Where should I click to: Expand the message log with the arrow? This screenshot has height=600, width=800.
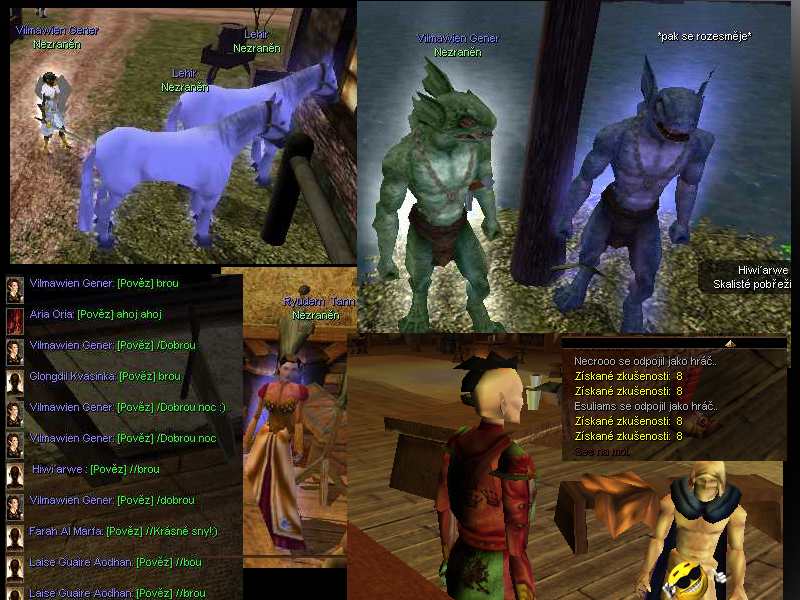[730, 343]
